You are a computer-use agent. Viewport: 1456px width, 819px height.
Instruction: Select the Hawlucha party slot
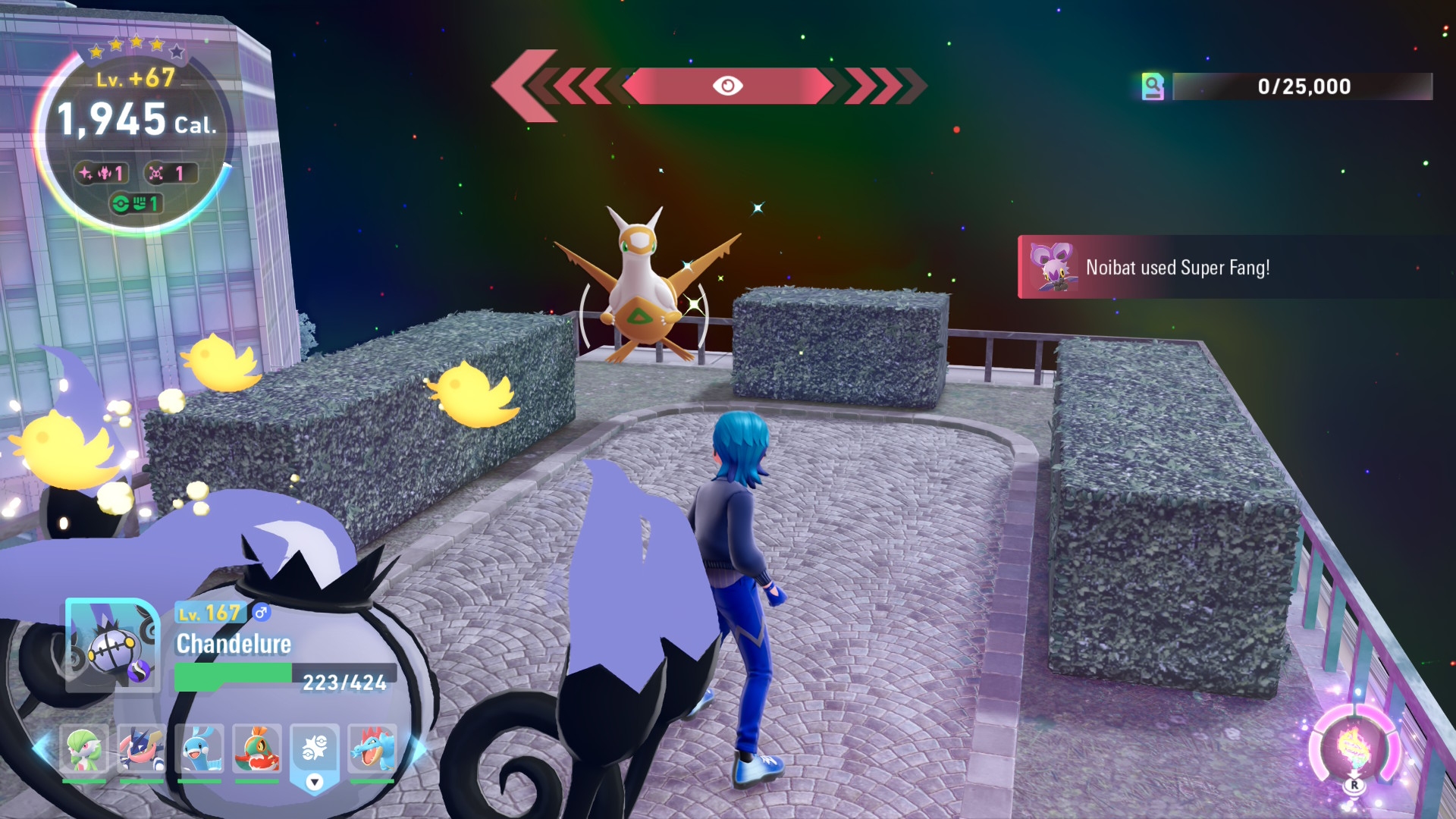(x=257, y=749)
